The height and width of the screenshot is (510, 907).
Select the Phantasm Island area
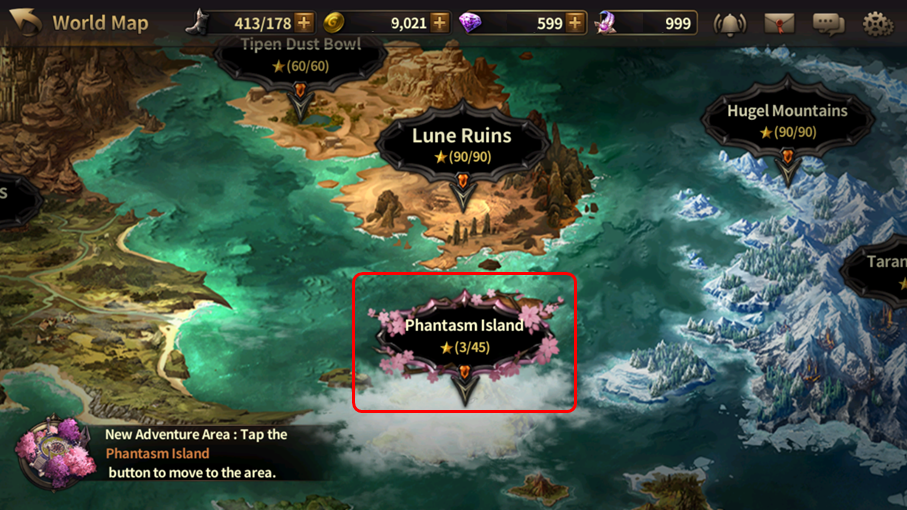[465, 336]
